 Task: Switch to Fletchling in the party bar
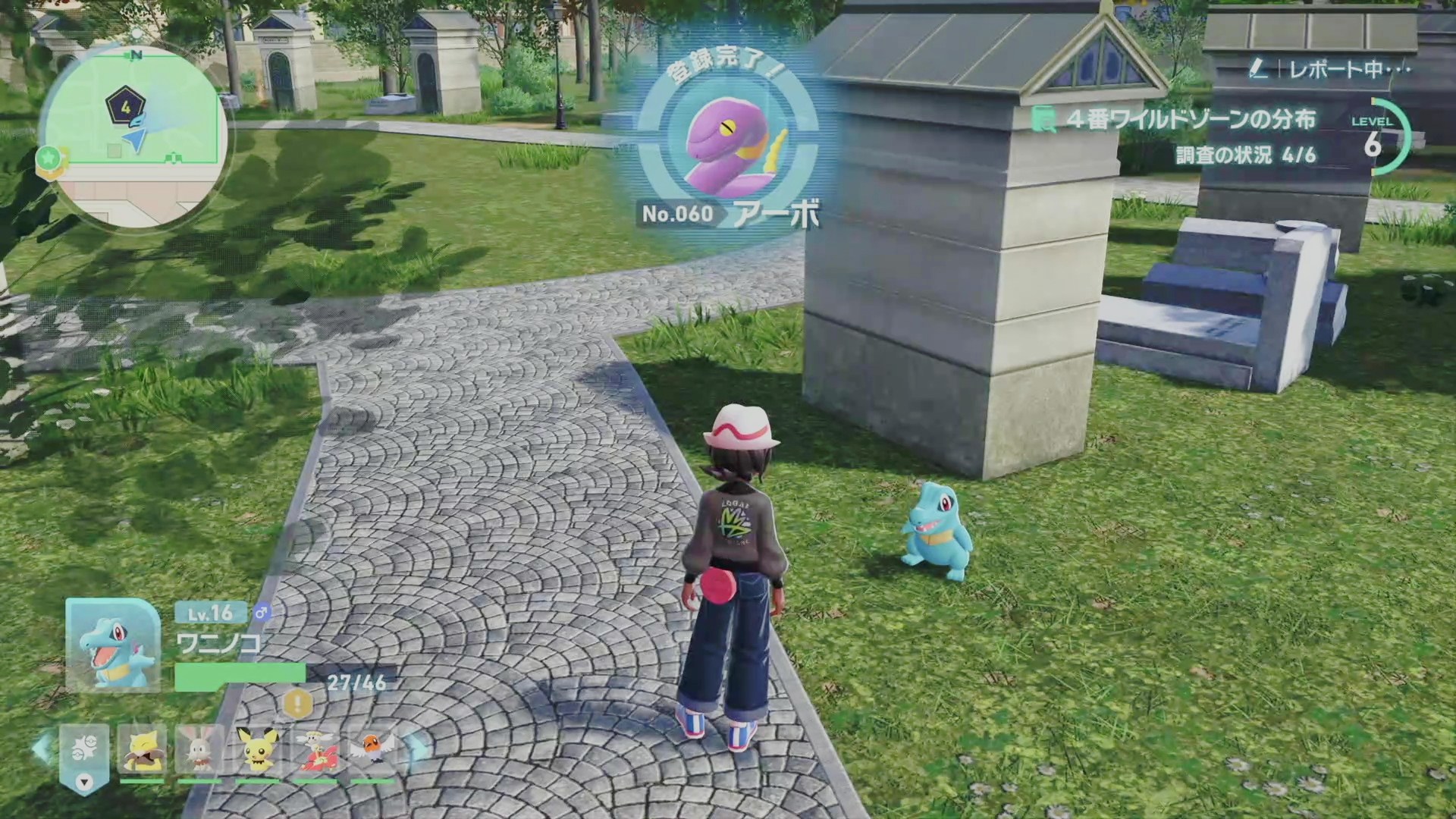click(x=372, y=750)
